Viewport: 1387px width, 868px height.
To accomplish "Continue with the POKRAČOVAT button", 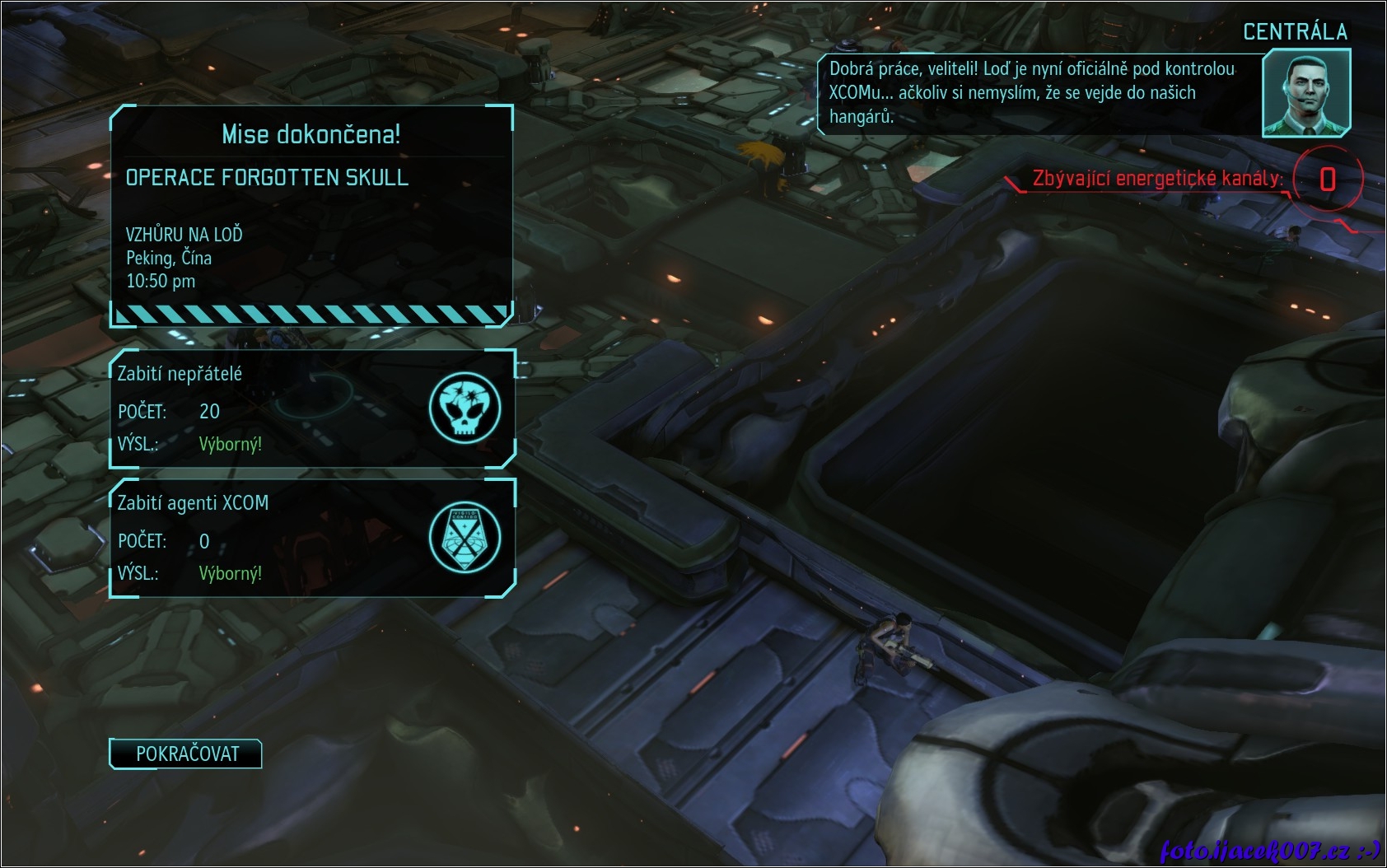I will click(x=186, y=754).
